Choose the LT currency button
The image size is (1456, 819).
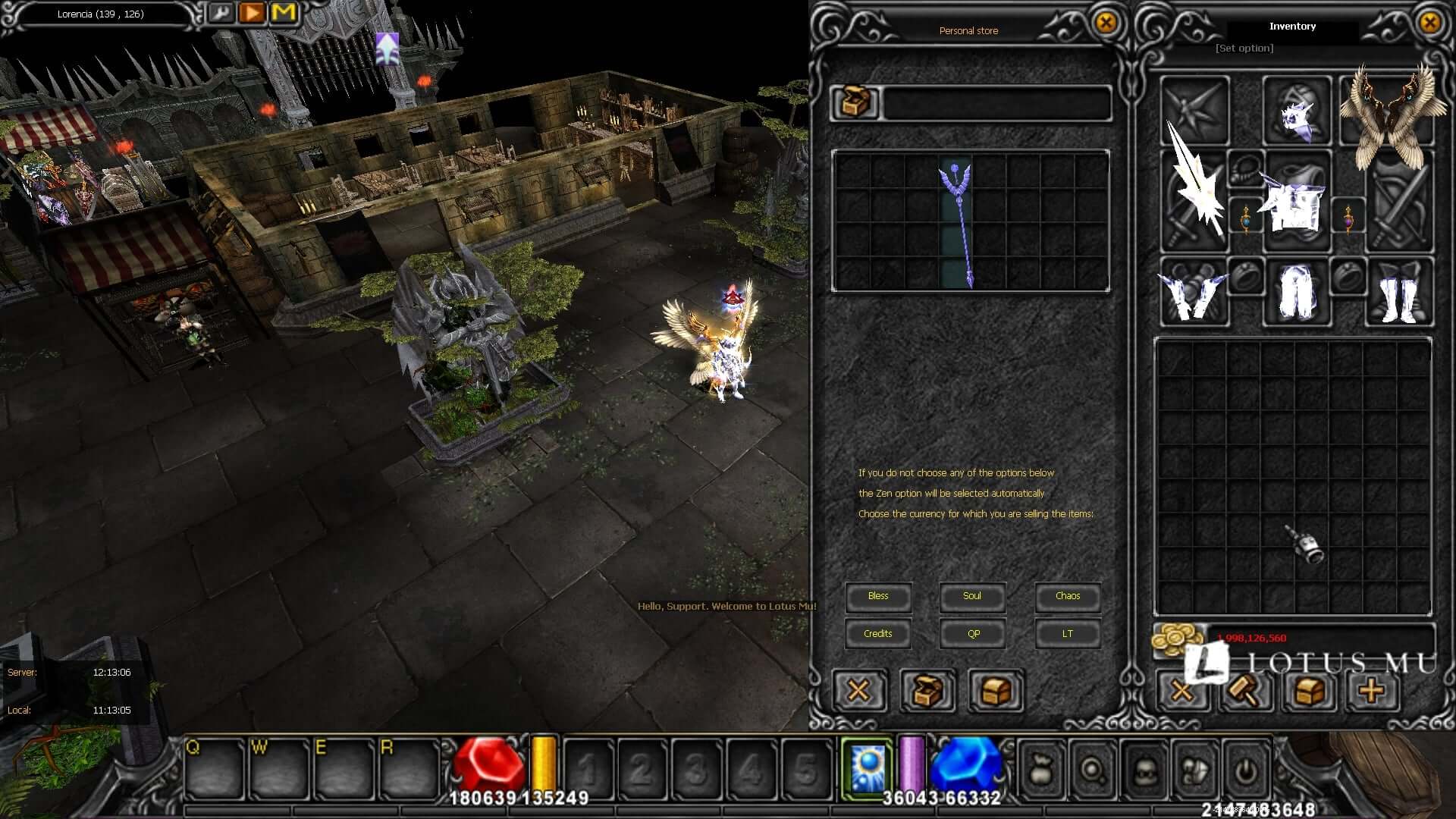point(1067,634)
